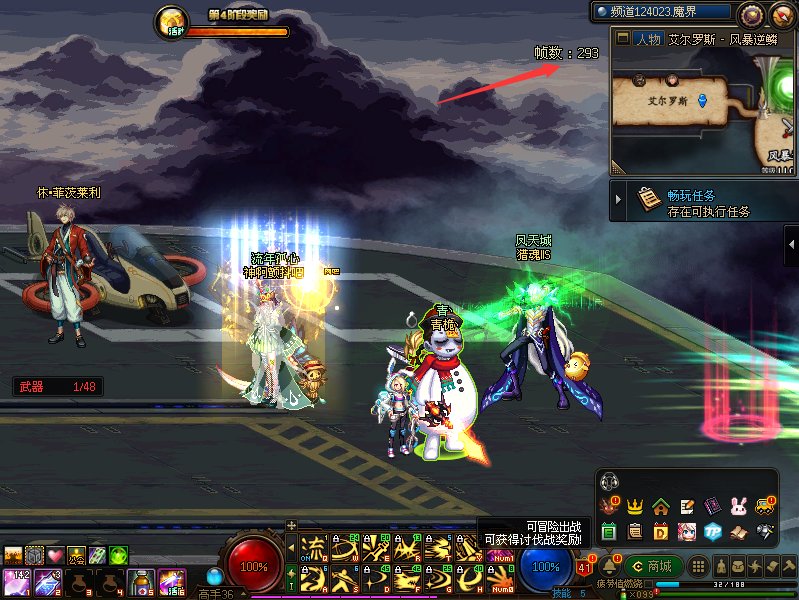Open the blue TP icon
The width and height of the screenshot is (799, 600).
coord(713,531)
